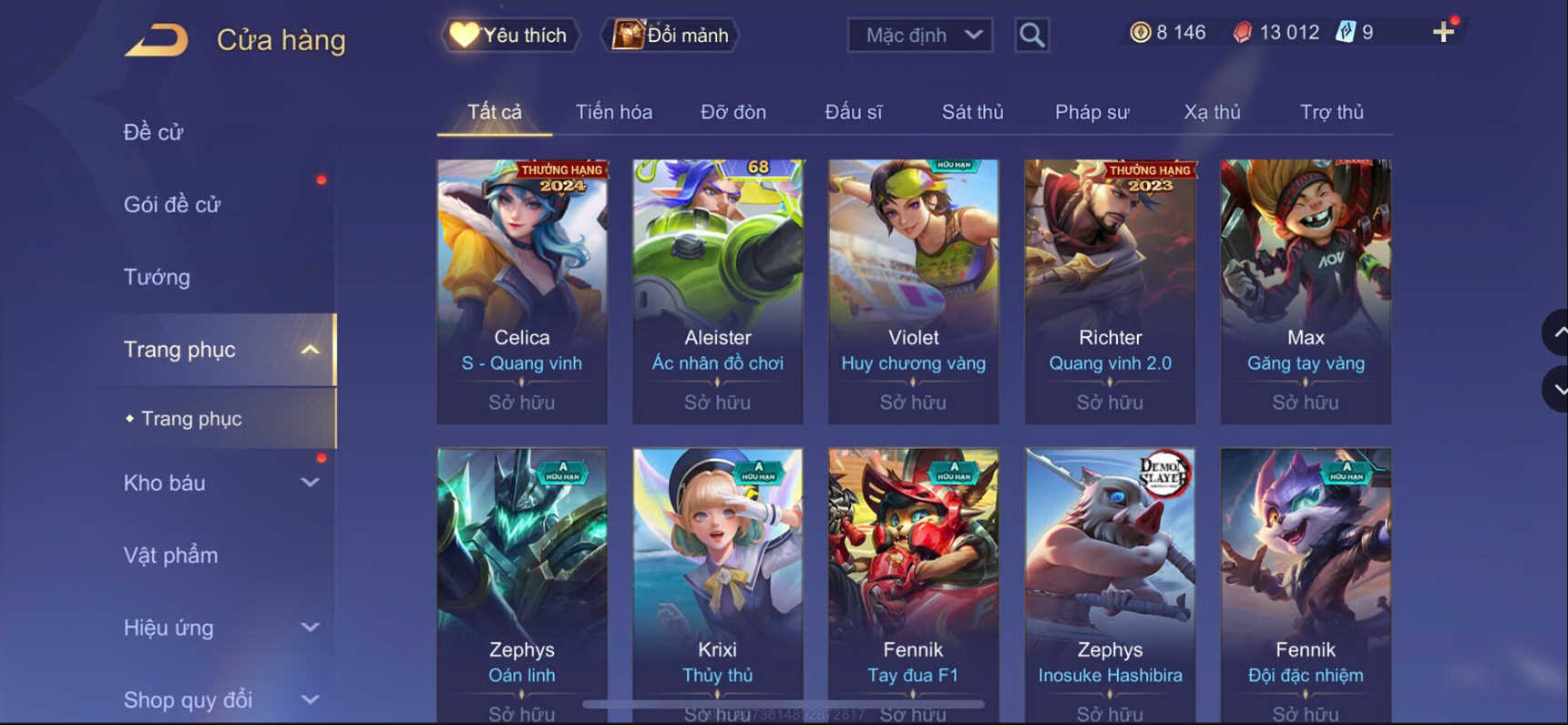Open the search function in the shop
Screen dimensions: 1568x725
(x=1030, y=35)
